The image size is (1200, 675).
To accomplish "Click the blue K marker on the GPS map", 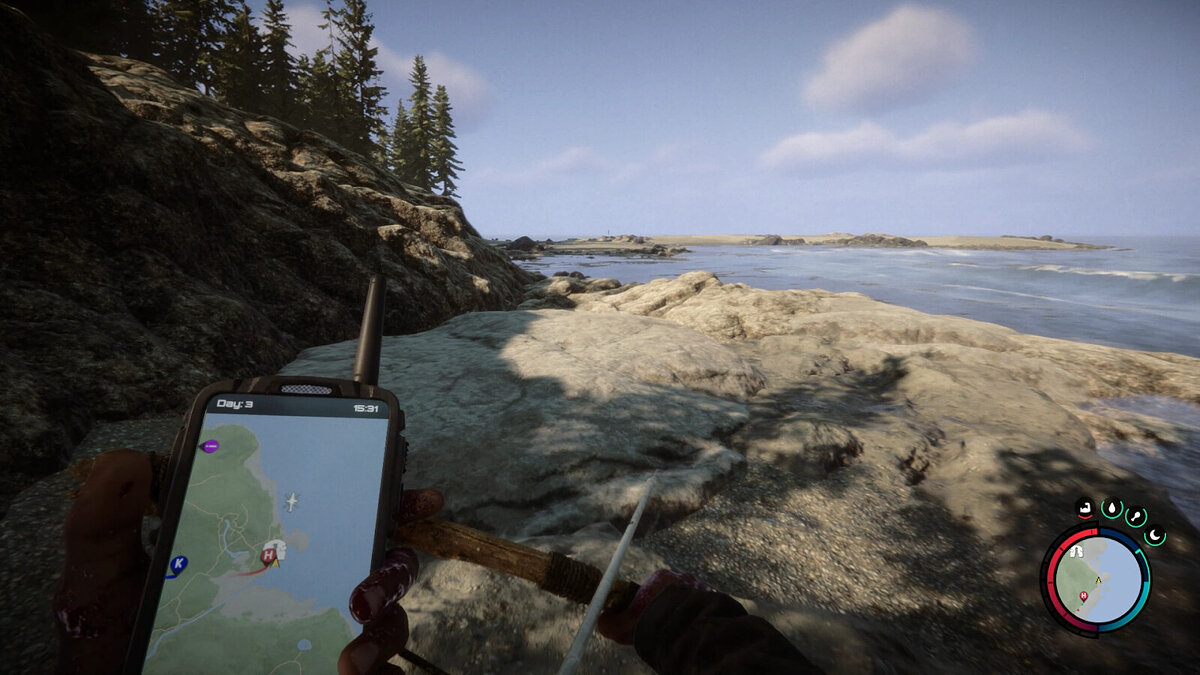I will [178, 565].
